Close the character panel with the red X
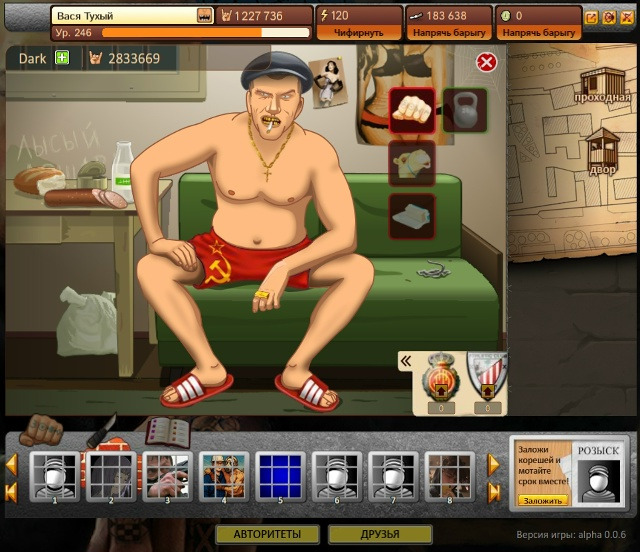This screenshot has height=552, width=640. tap(487, 63)
